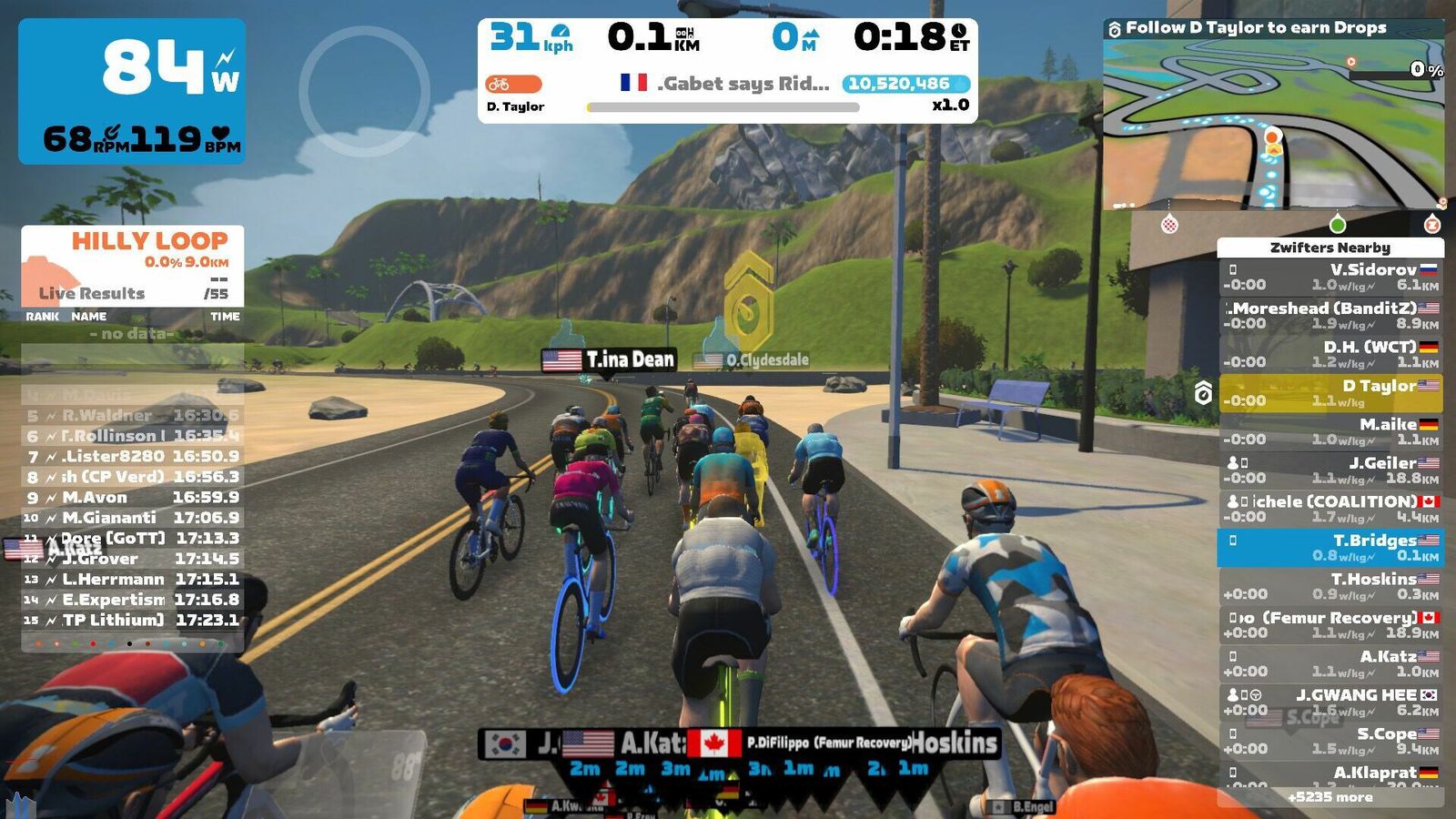The width and height of the screenshot is (1456, 819).
Task: Choose T.Hoskins in the nearby list
Action: (1330, 586)
